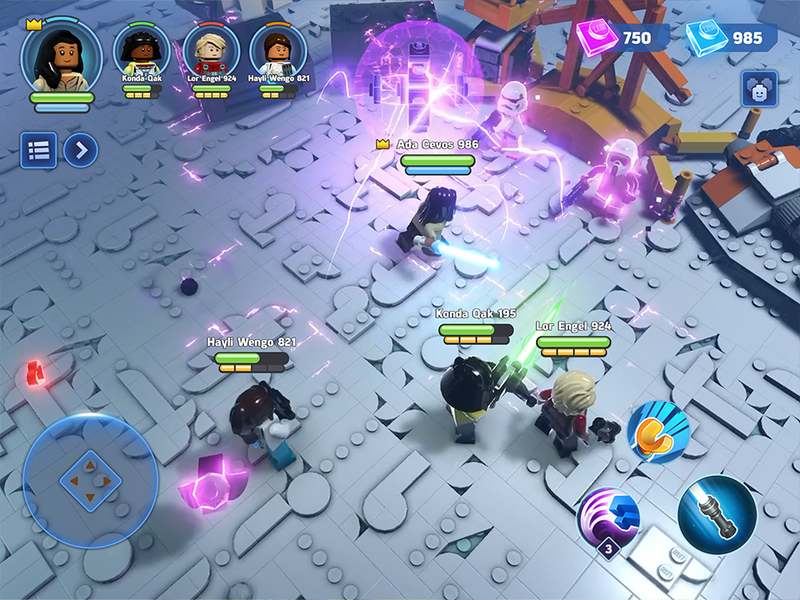
Task: Expand the side panel arrow button
Action: point(81,151)
